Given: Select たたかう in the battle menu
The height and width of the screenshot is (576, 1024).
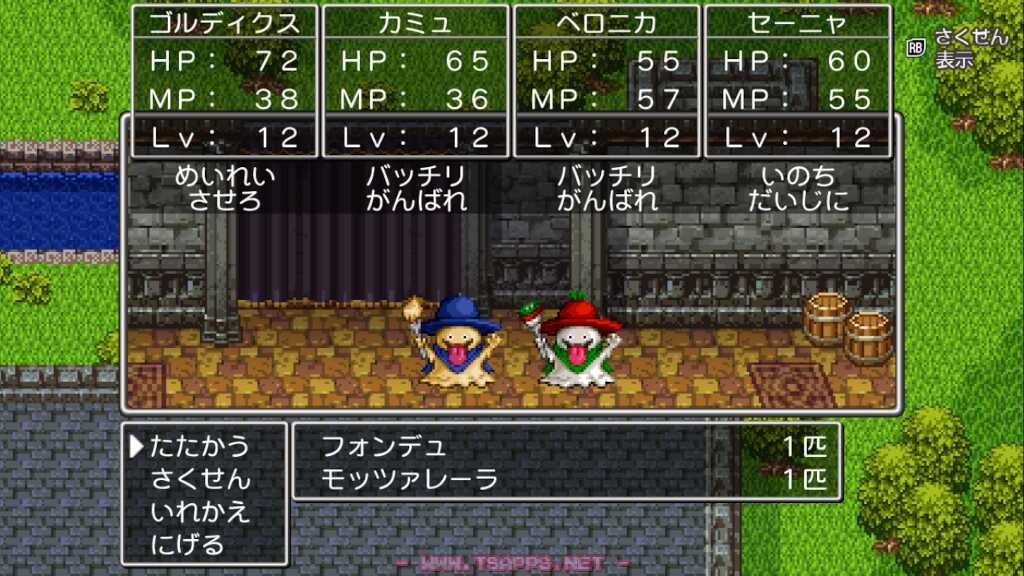Looking at the screenshot, I should [x=200, y=446].
